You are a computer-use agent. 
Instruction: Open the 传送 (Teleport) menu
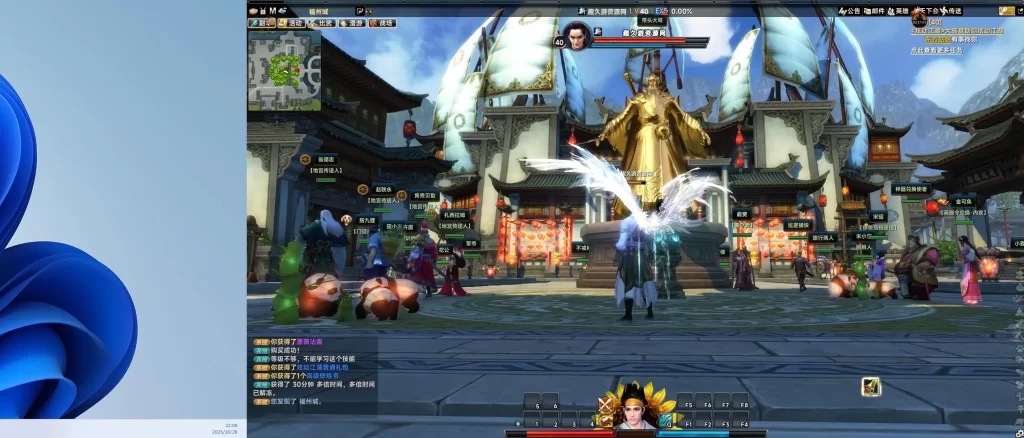tap(952, 11)
